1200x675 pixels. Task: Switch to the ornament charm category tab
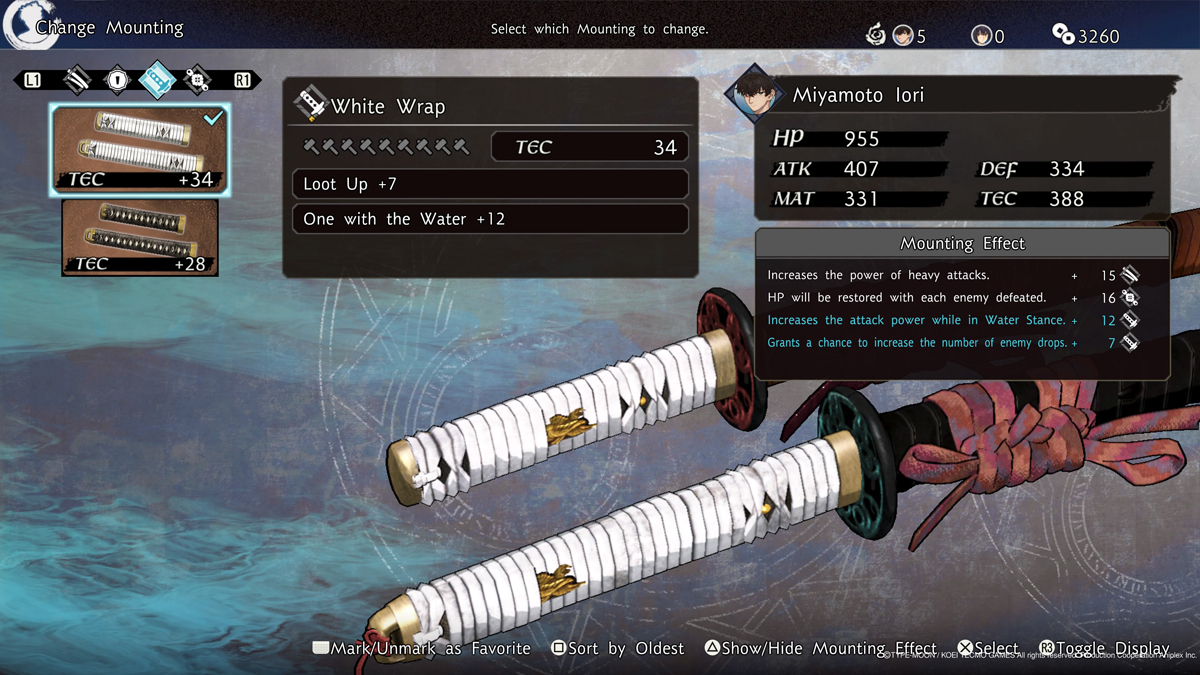[x=197, y=80]
